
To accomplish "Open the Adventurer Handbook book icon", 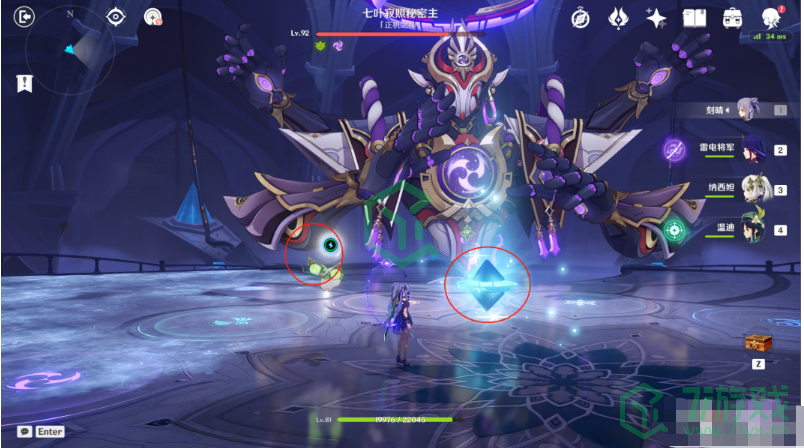I will (694, 17).
